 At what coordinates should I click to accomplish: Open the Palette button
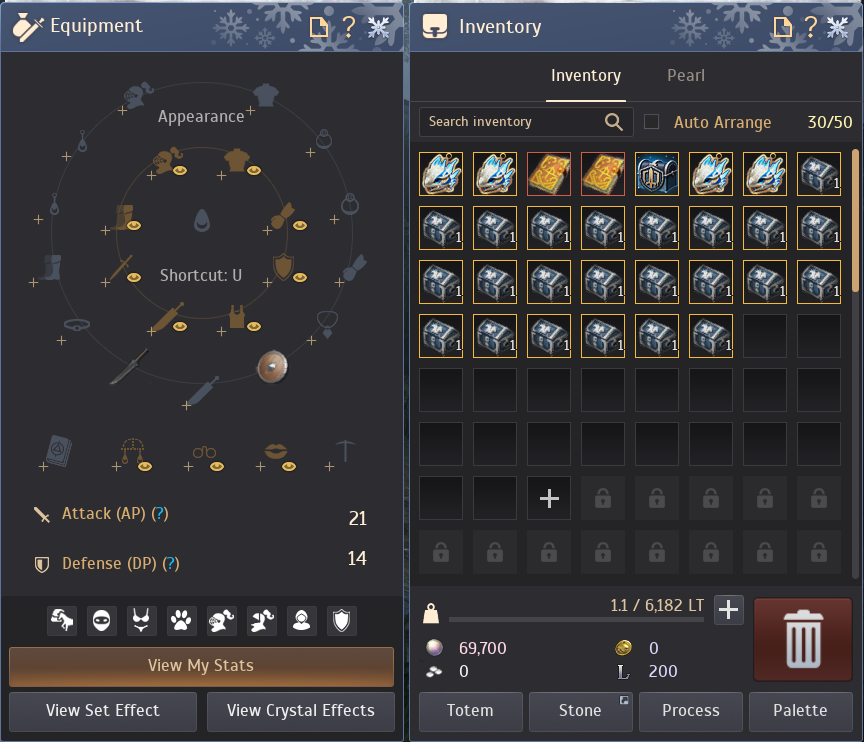(x=800, y=711)
